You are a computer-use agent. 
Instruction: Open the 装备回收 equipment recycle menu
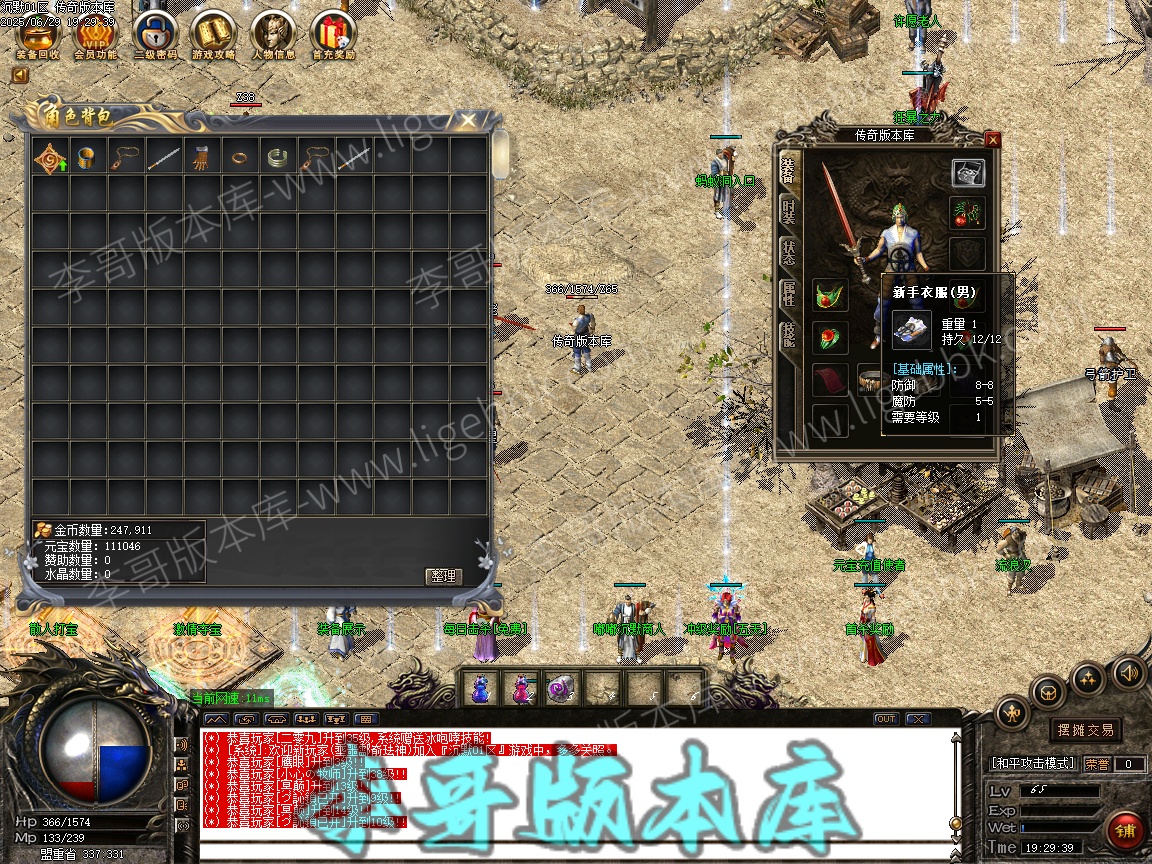(x=38, y=34)
